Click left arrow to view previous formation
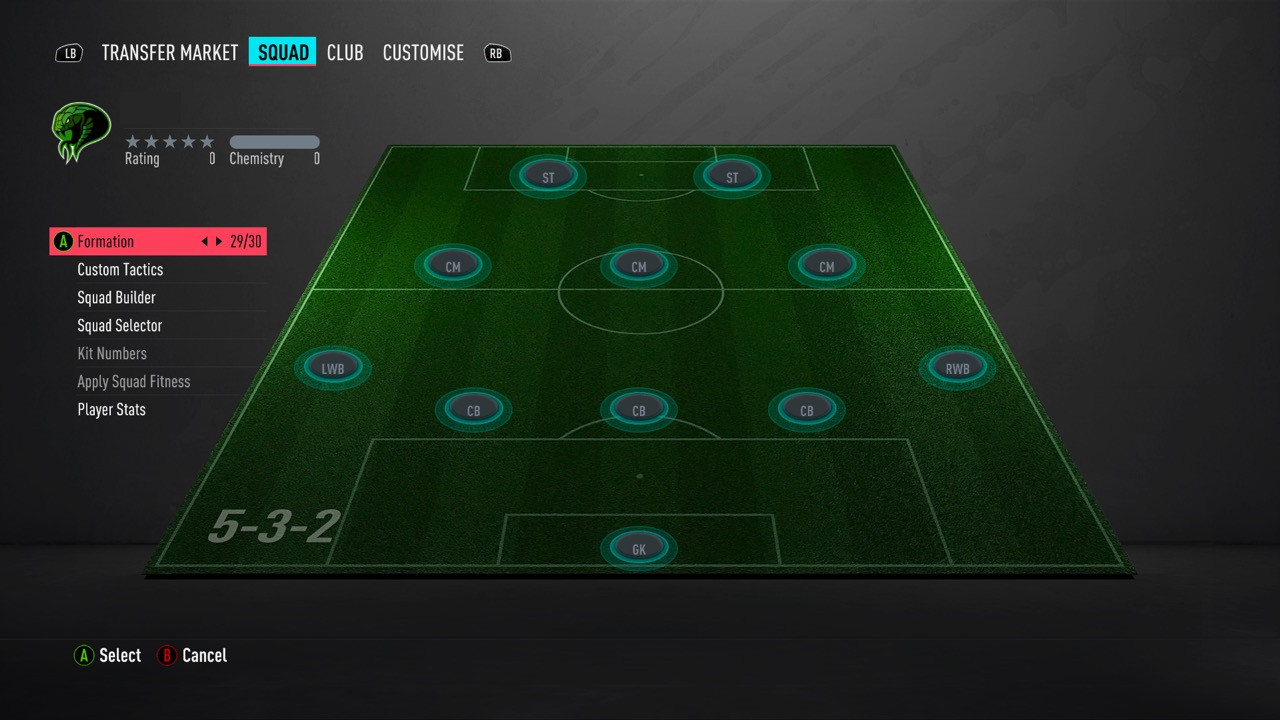The image size is (1280, 720). 206,241
